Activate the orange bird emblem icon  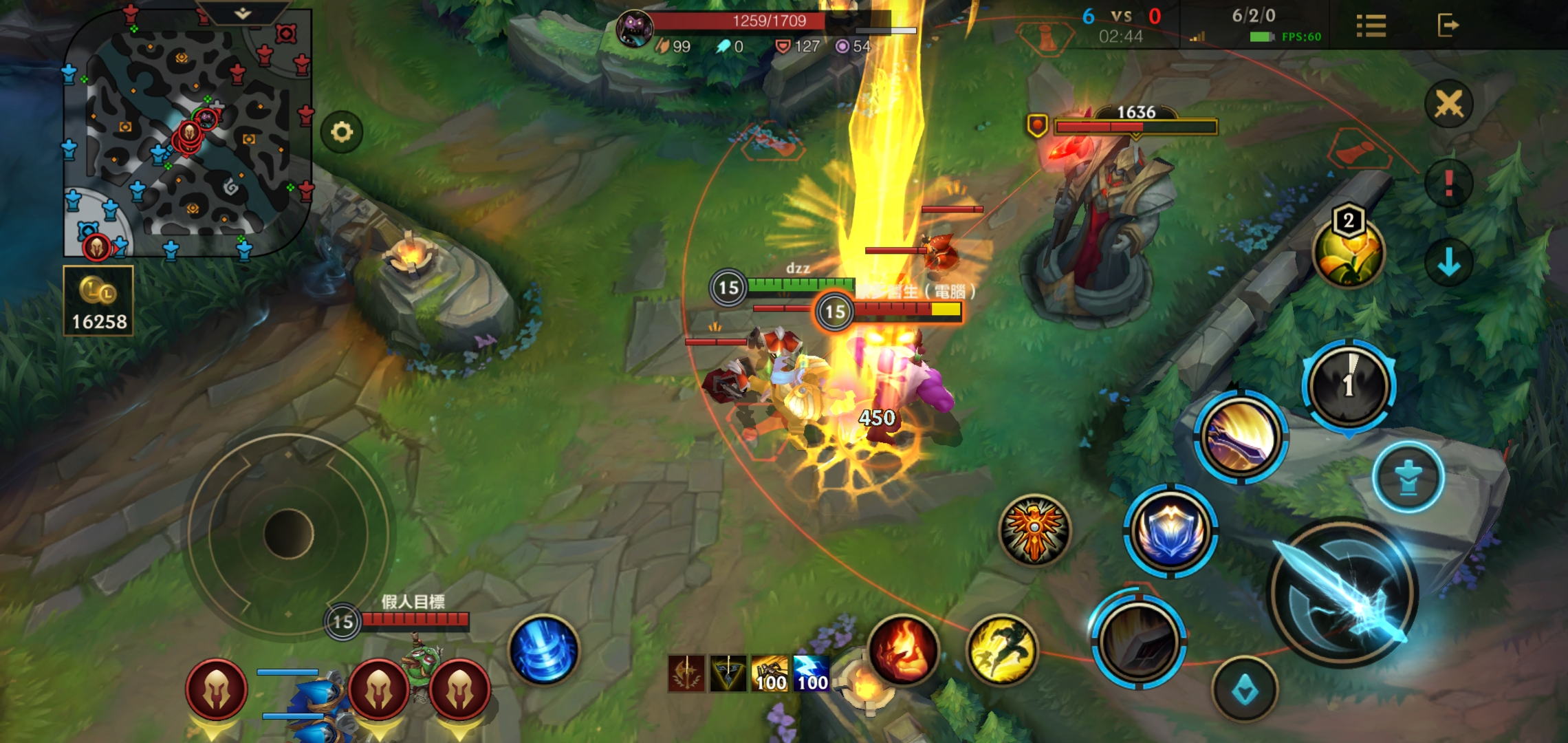(x=1034, y=530)
